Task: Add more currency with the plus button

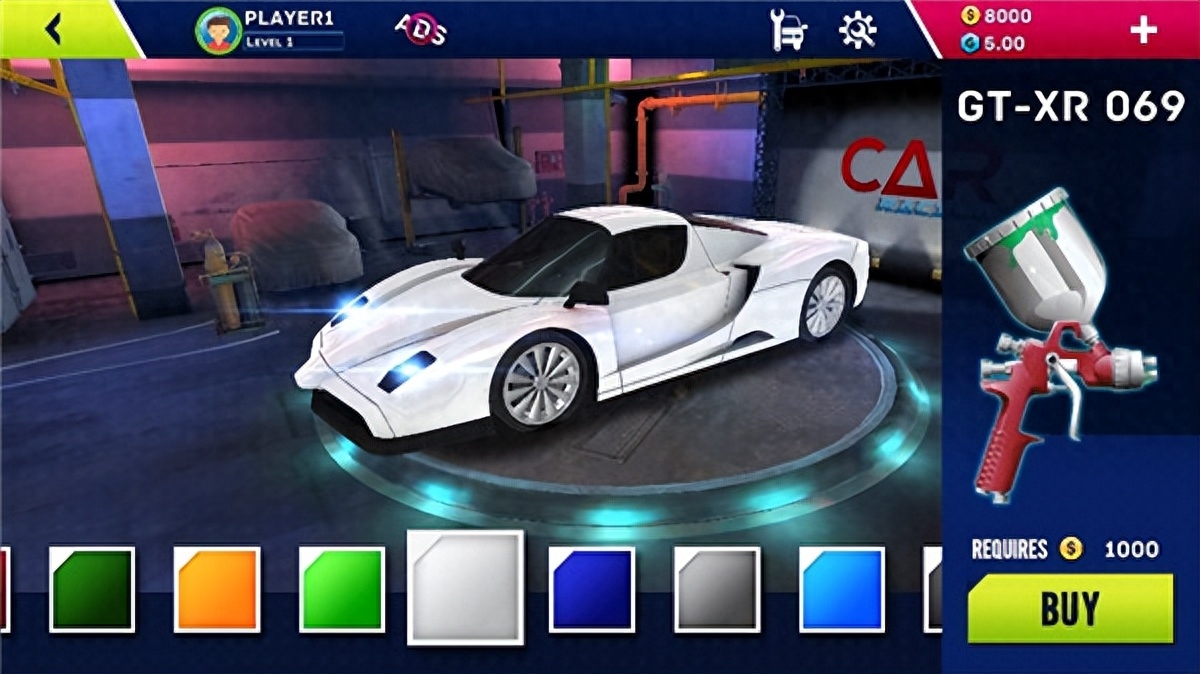Action: 1143,30
